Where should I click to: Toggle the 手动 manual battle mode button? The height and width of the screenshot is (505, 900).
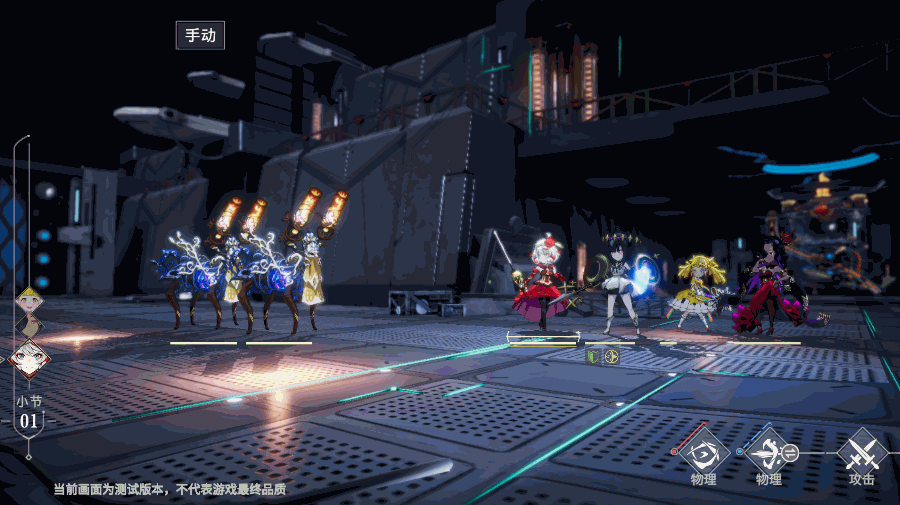click(x=200, y=36)
